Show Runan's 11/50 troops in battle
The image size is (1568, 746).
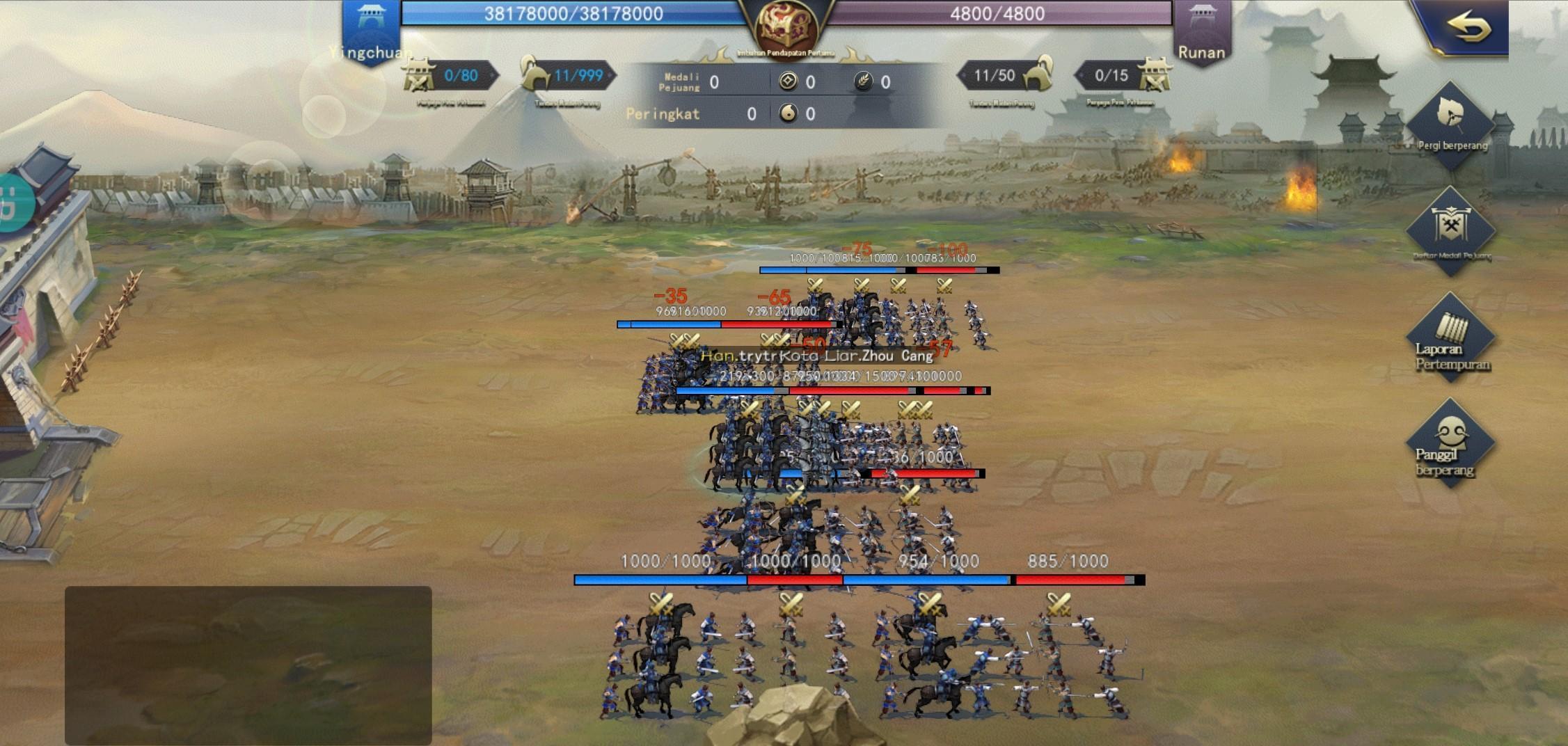click(1005, 76)
